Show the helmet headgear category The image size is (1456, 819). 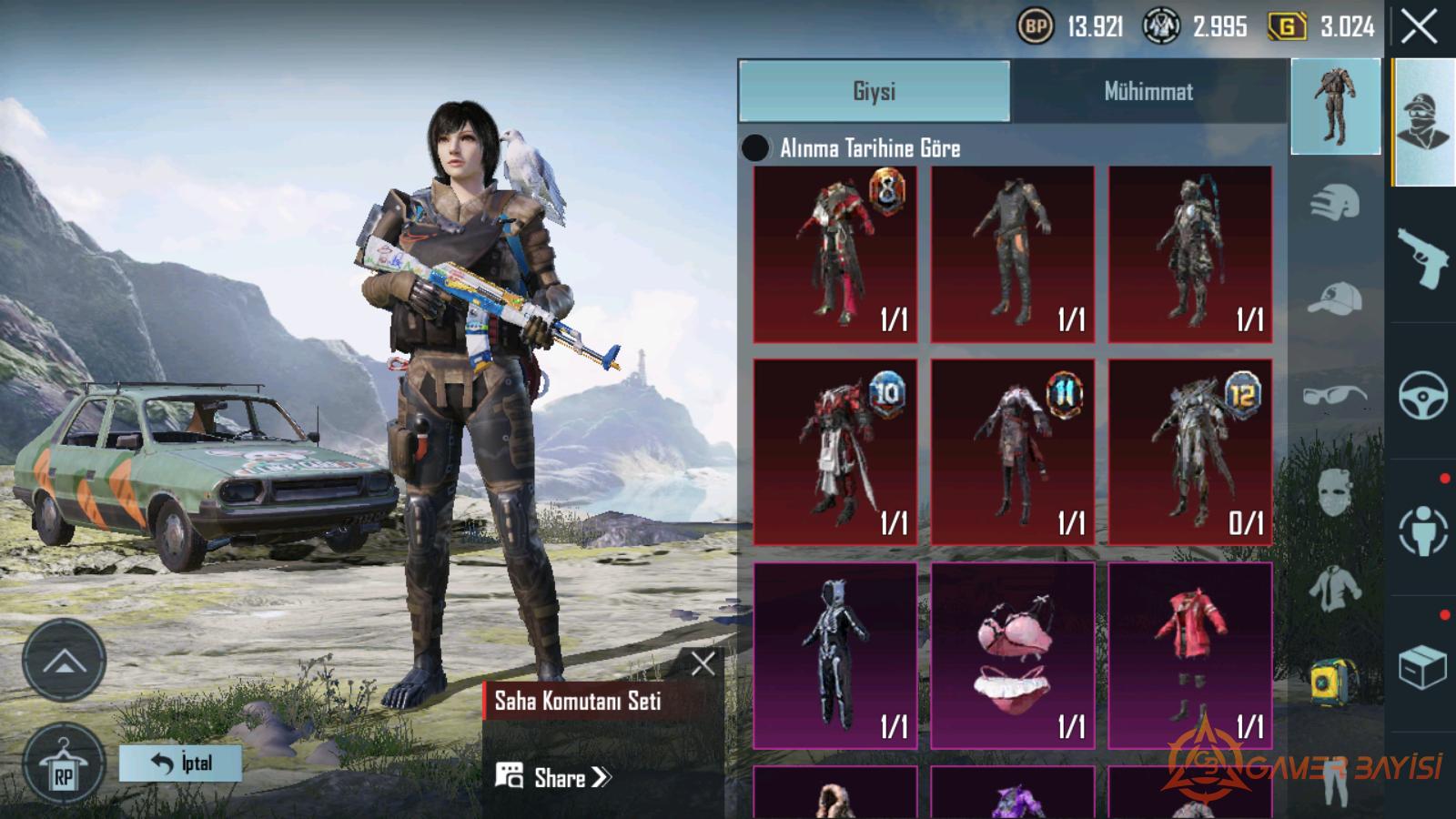pos(1334,202)
